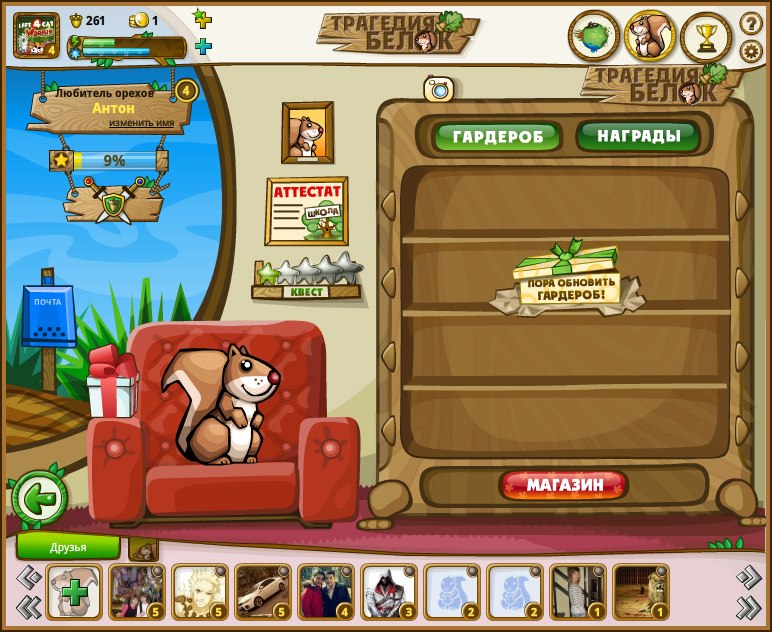Take a screenshot with the camera icon
The width and height of the screenshot is (772, 632).
click(438, 89)
